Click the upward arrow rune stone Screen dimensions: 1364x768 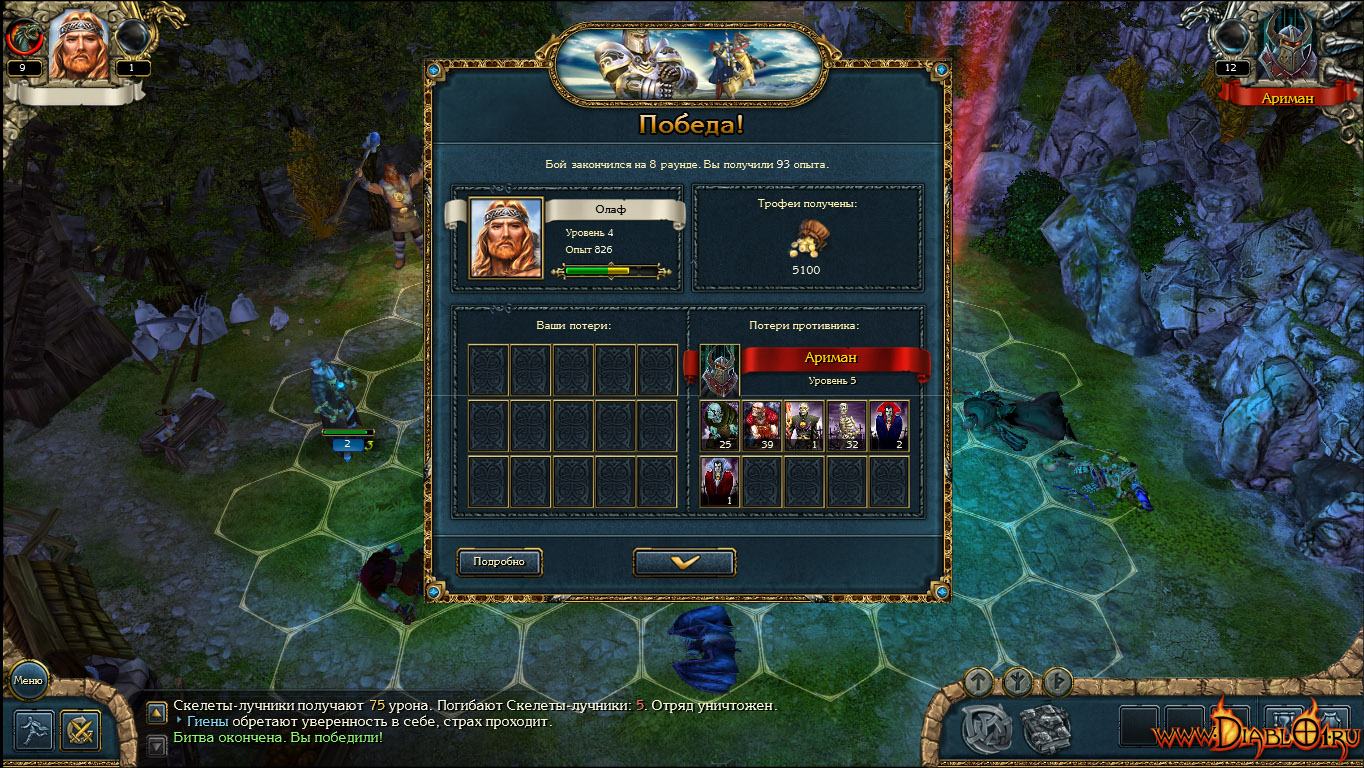tap(980, 683)
